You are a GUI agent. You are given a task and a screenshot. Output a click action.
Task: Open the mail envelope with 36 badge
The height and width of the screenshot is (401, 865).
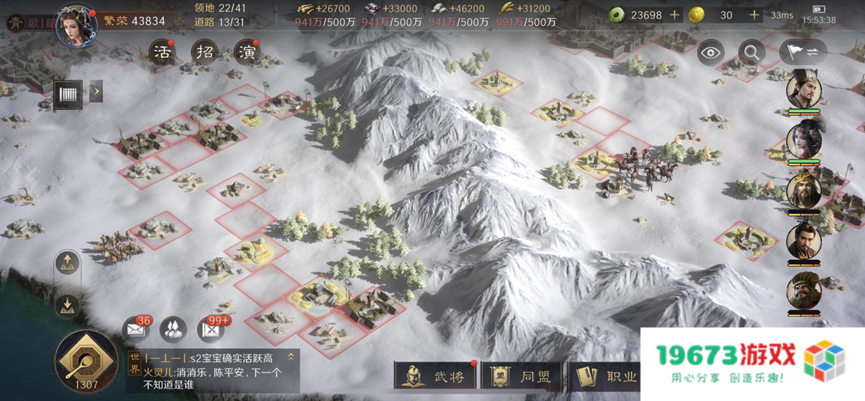[136, 329]
